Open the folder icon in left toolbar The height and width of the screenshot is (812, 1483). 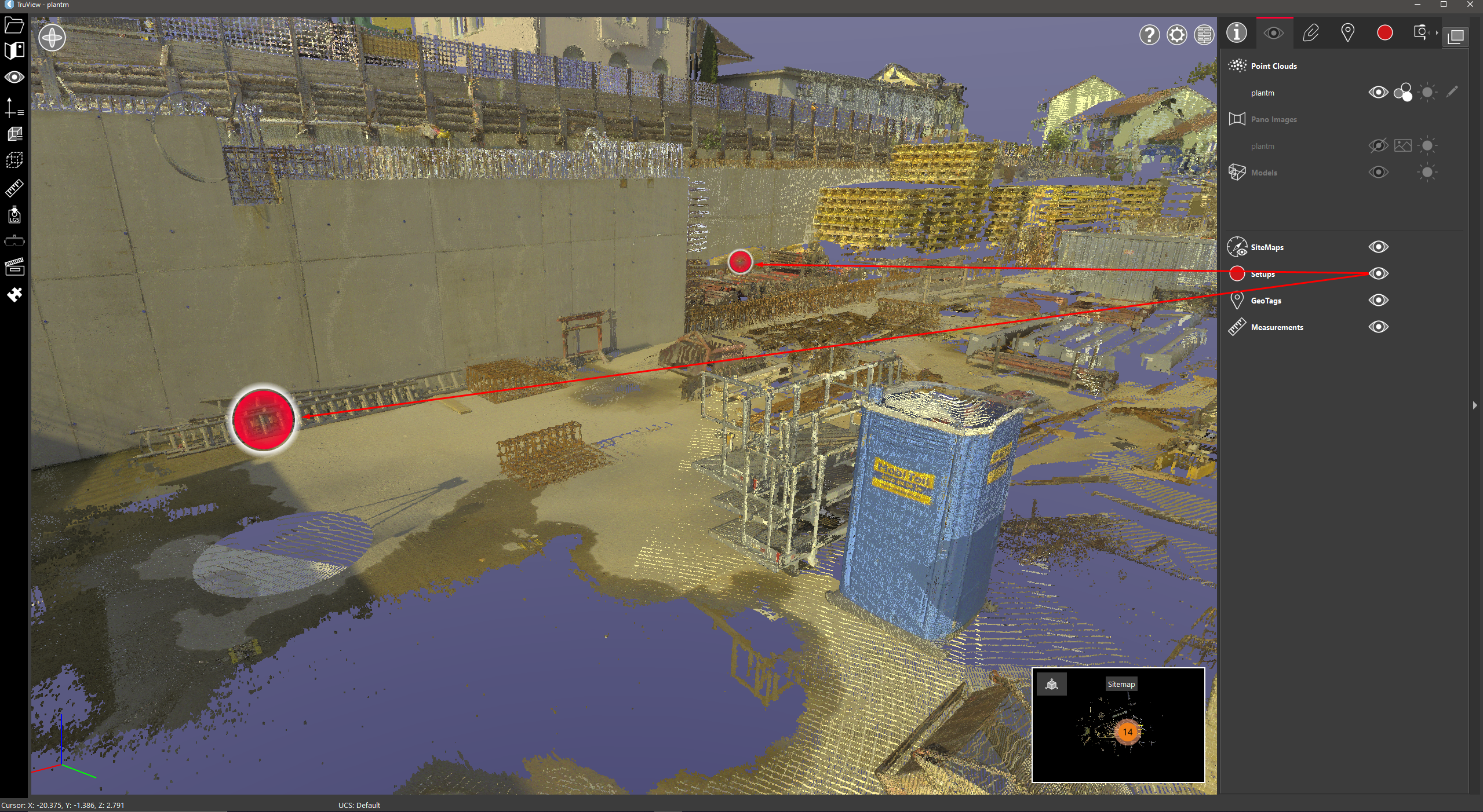[x=14, y=25]
